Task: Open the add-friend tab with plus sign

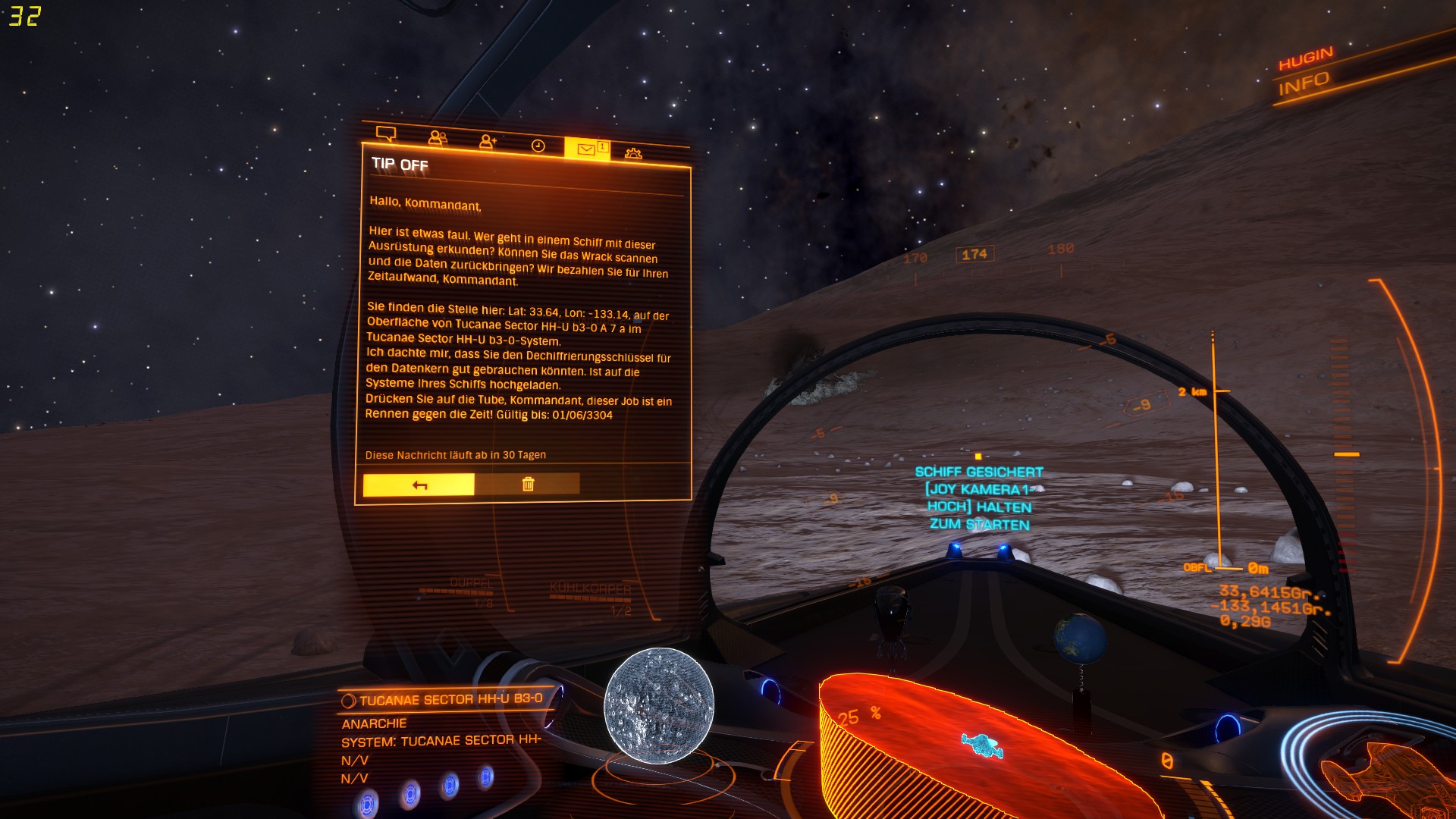Action: click(x=488, y=142)
